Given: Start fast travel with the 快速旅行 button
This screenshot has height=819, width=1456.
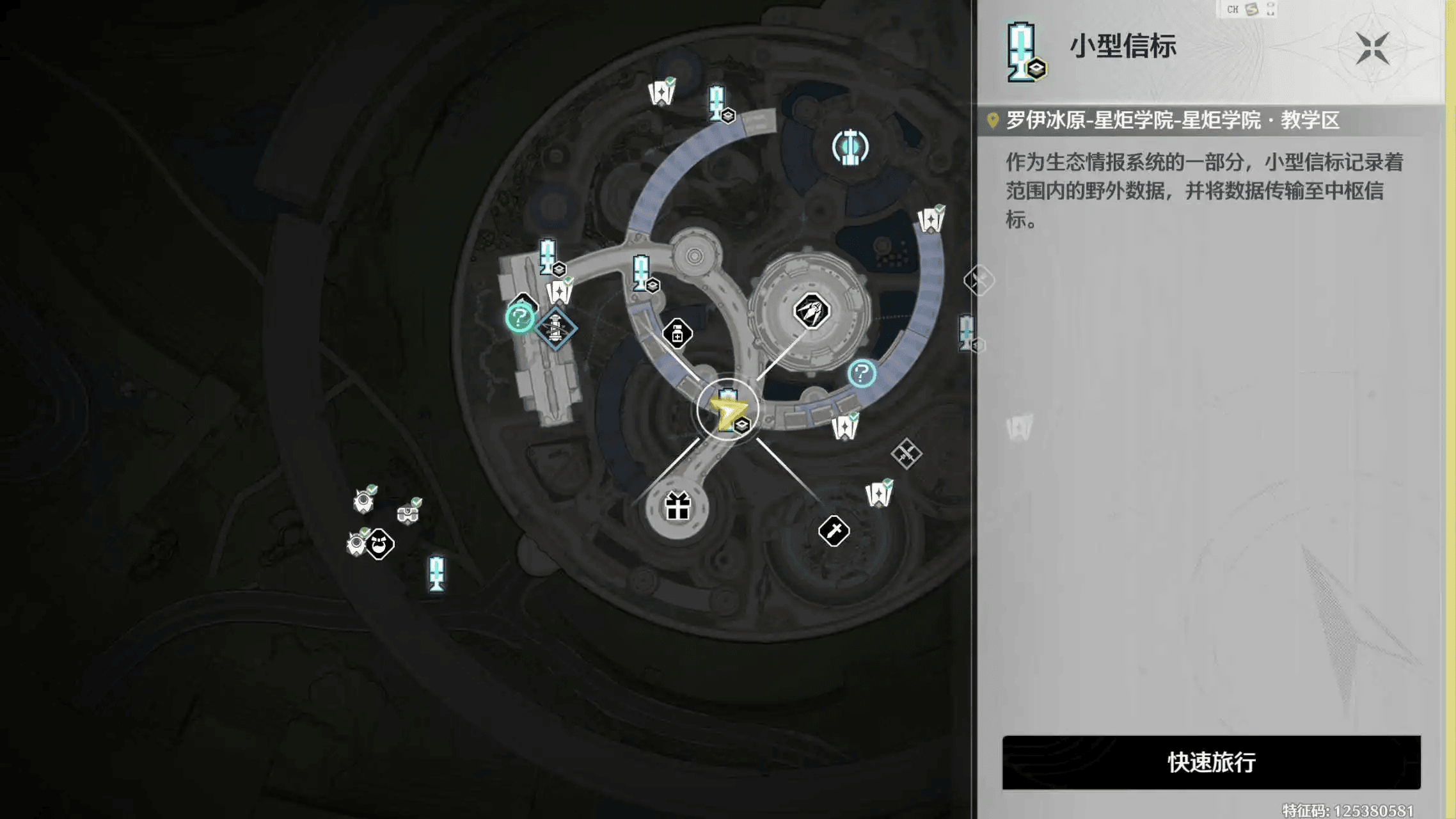Looking at the screenshot, I should click(x=1211, y=762).
